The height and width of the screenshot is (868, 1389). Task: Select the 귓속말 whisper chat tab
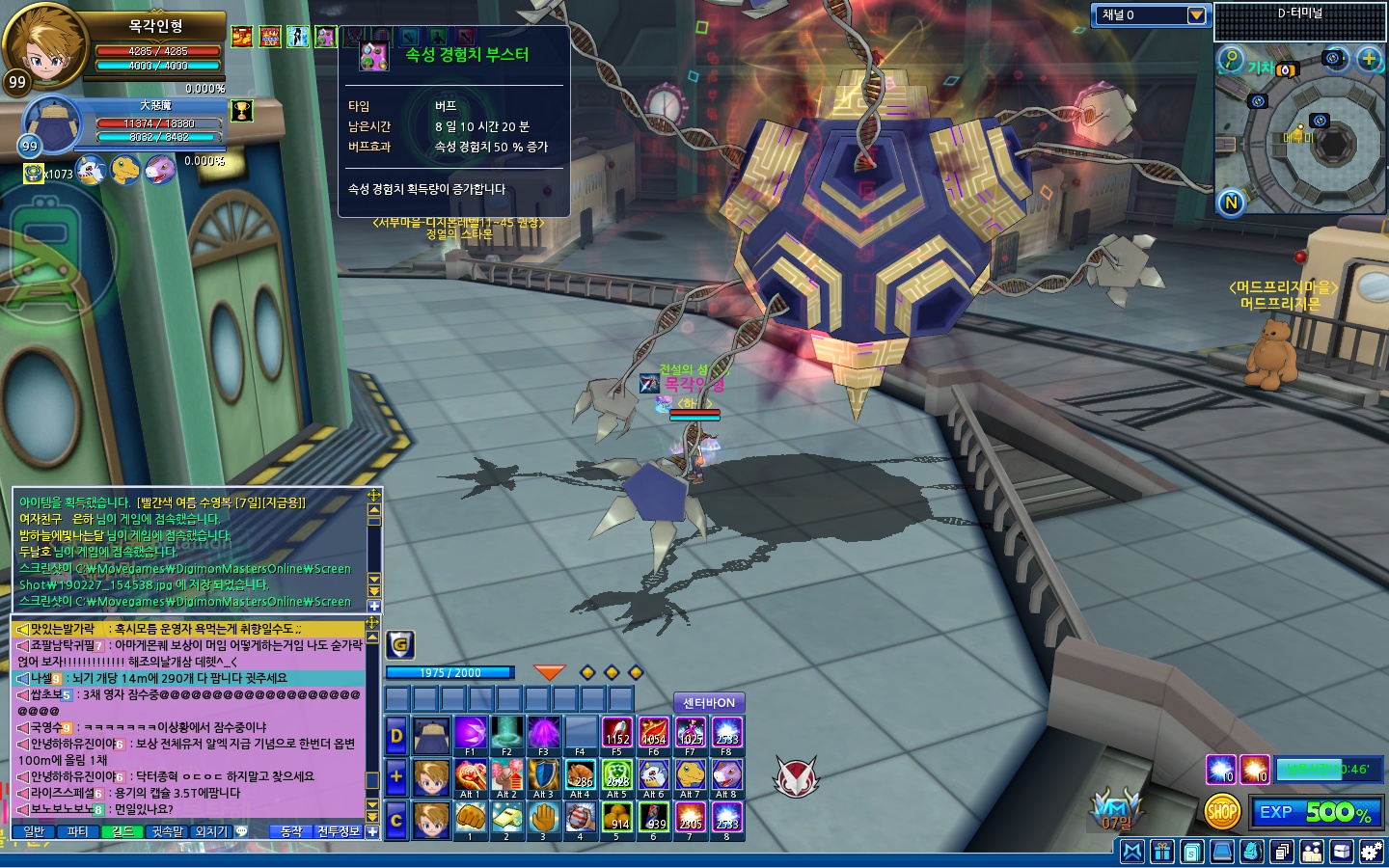tap(167, 831)
